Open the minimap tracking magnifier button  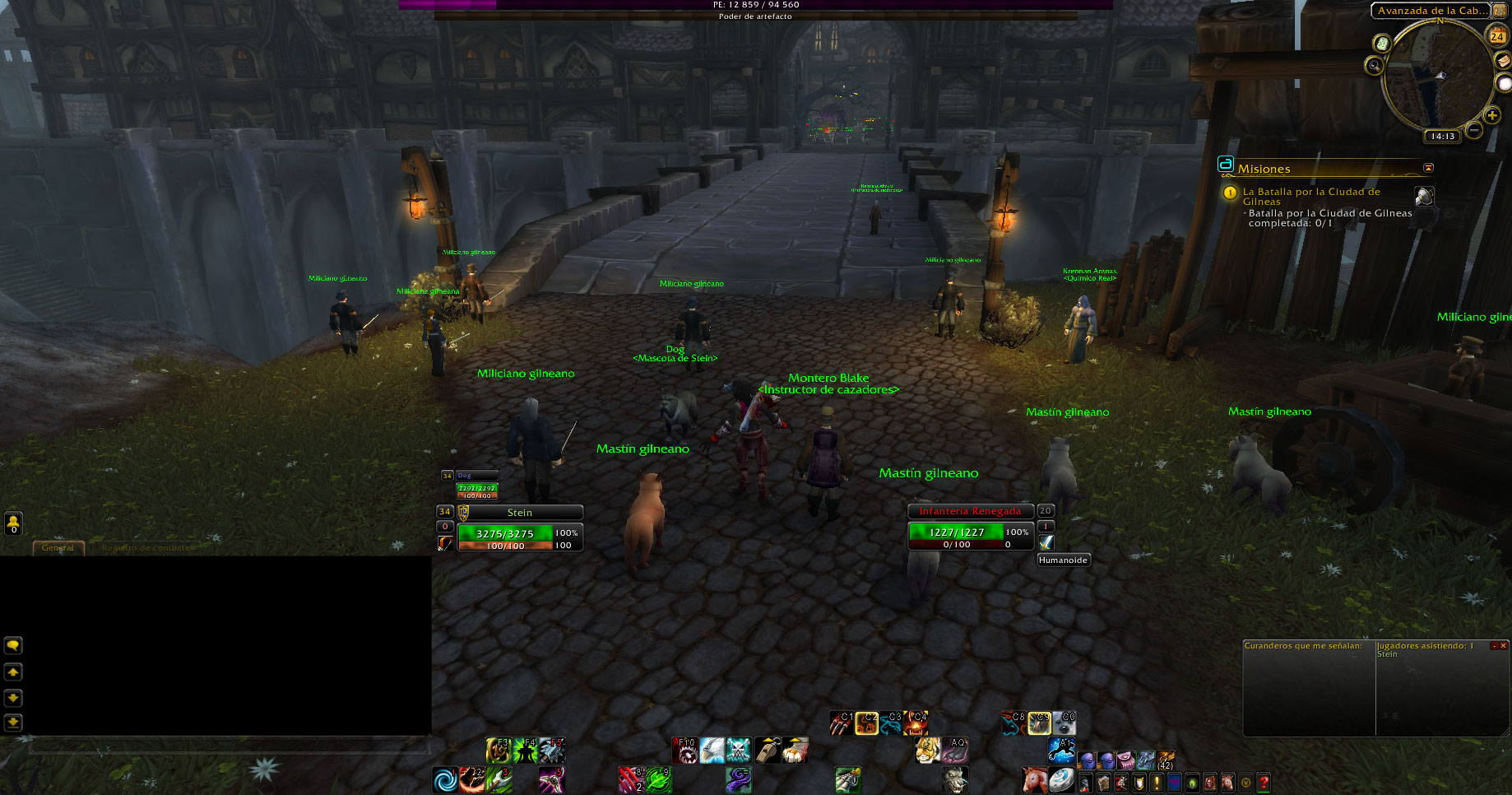pyautogui.click(x=1374, y=65)
